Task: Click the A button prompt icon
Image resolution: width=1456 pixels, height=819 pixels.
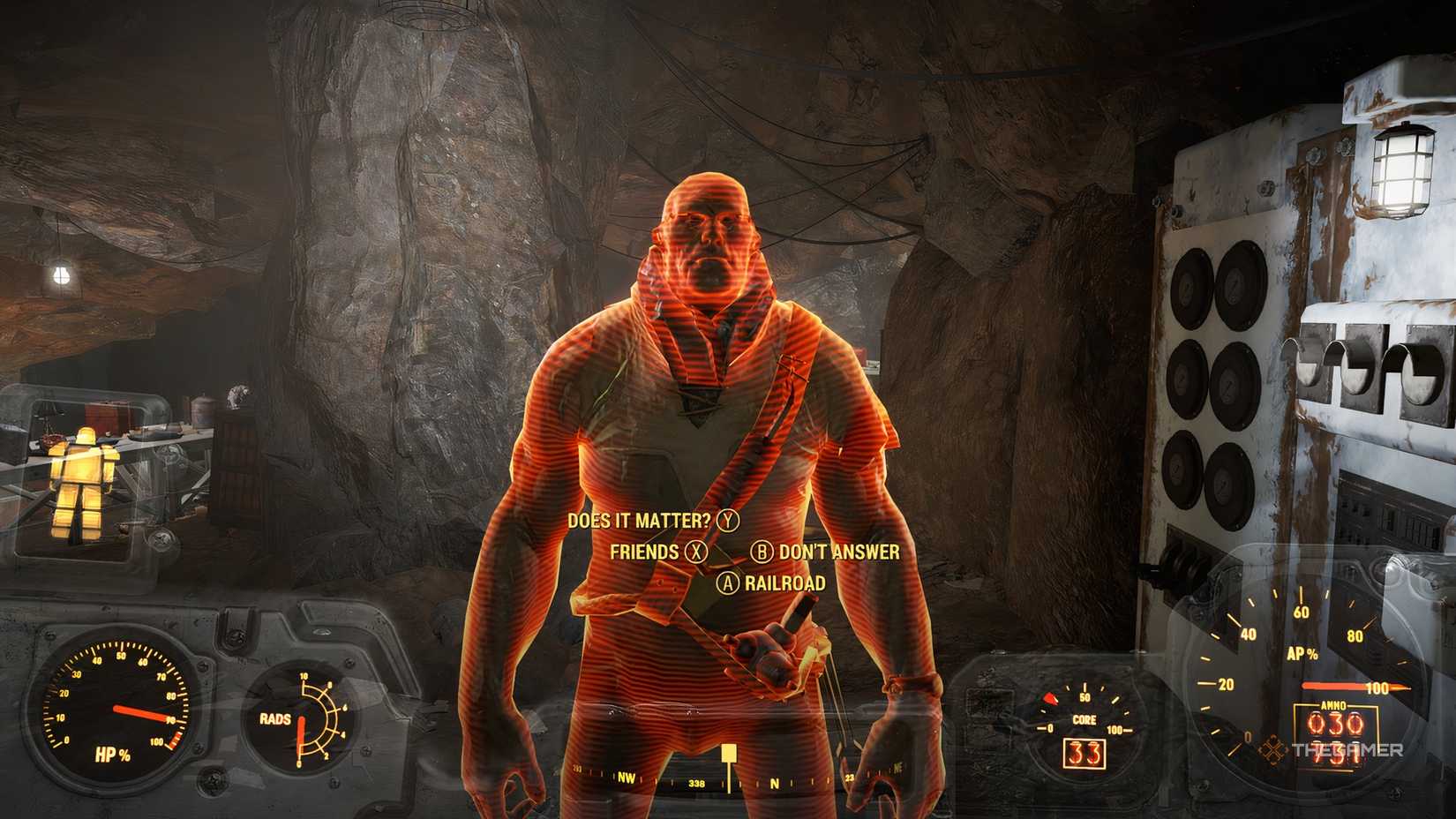Action: (x=729, y=583)
